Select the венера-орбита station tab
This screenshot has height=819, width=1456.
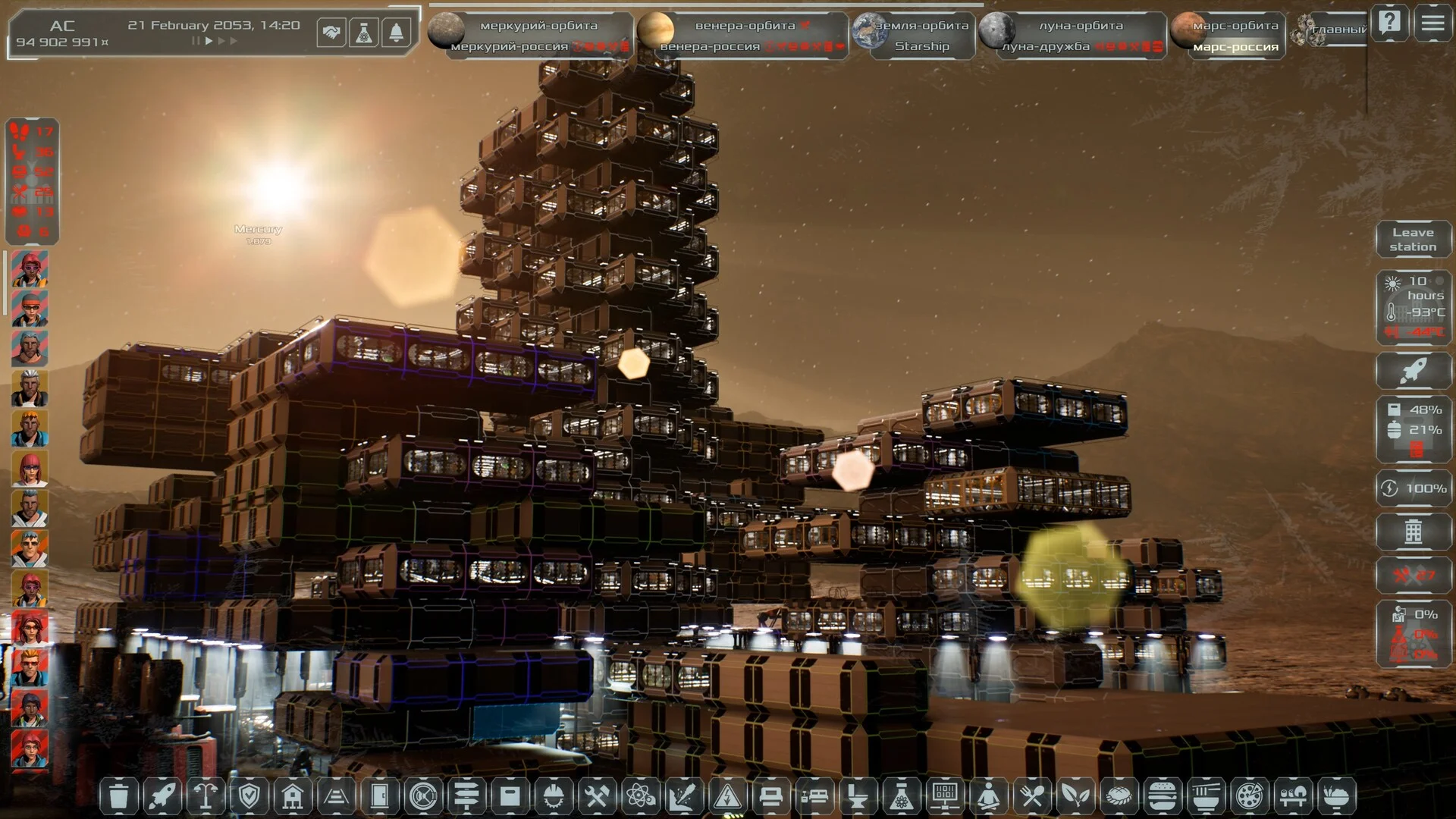[x=745, y=25]
